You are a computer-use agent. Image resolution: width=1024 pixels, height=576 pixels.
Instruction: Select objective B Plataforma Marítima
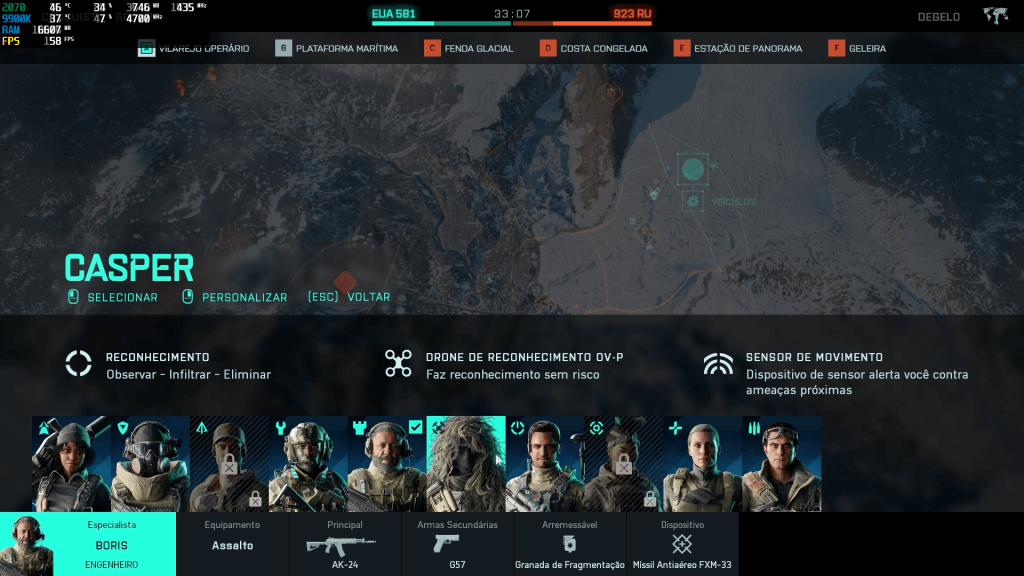click(337, 48)
